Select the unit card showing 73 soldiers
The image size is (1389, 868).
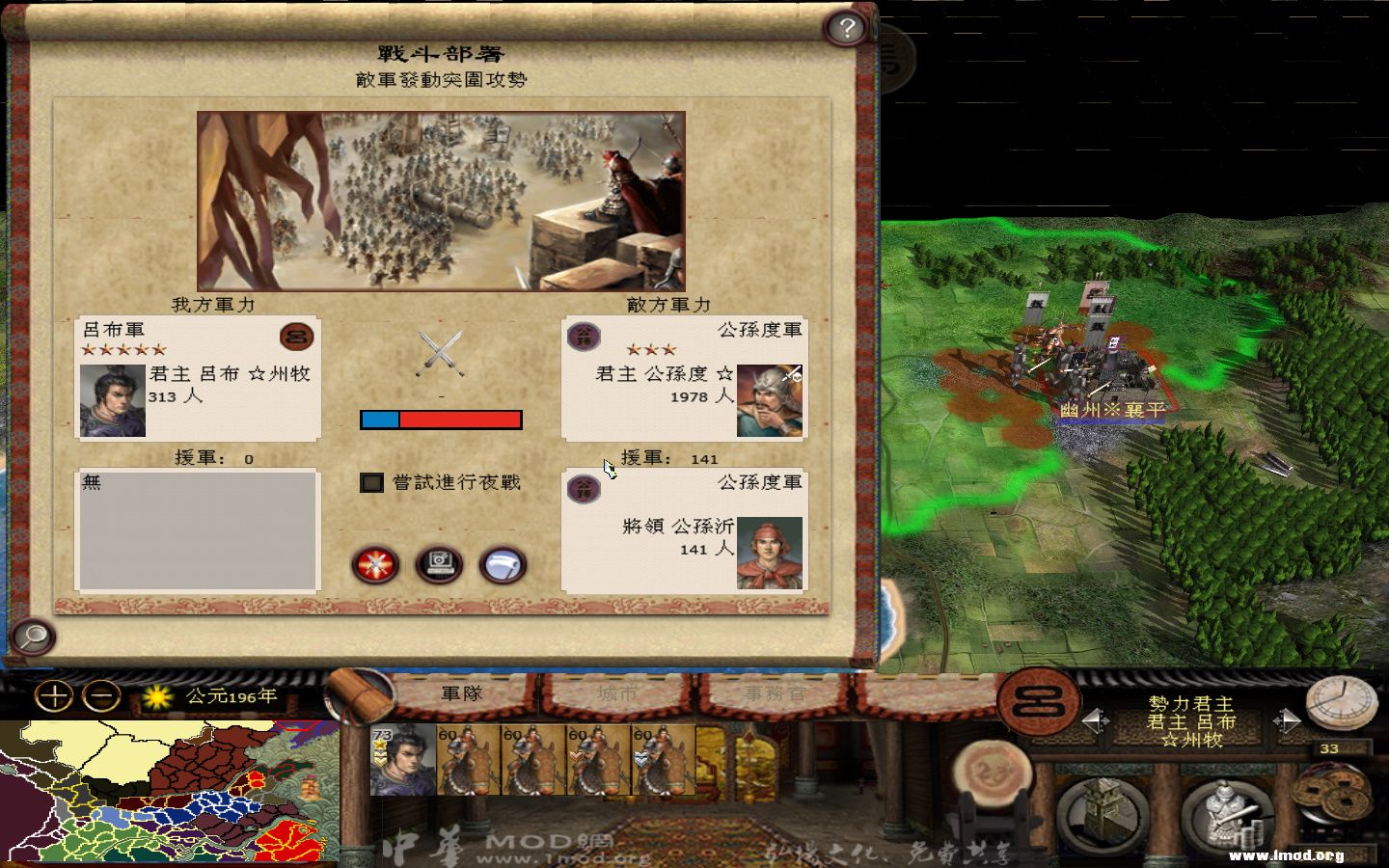point(405,762)
